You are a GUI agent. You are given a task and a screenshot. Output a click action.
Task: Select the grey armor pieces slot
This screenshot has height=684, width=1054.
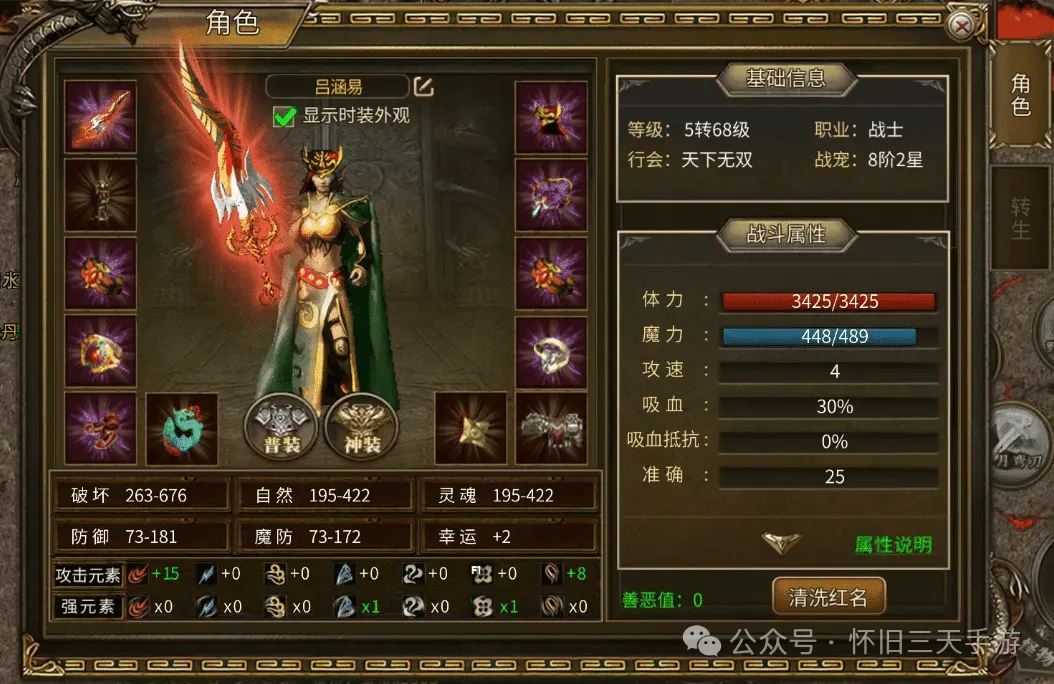[551, 429]
